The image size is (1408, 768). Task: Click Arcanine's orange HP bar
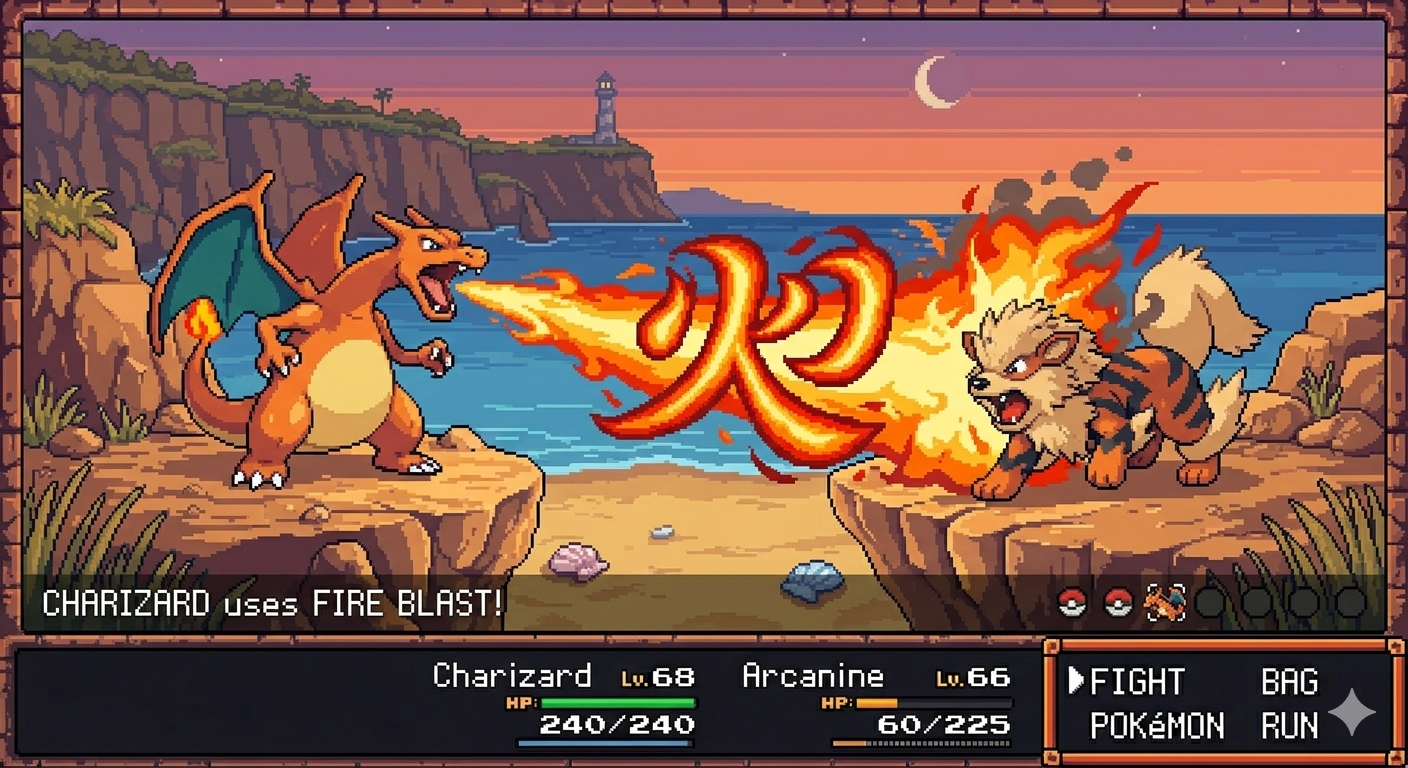(880, 703)
